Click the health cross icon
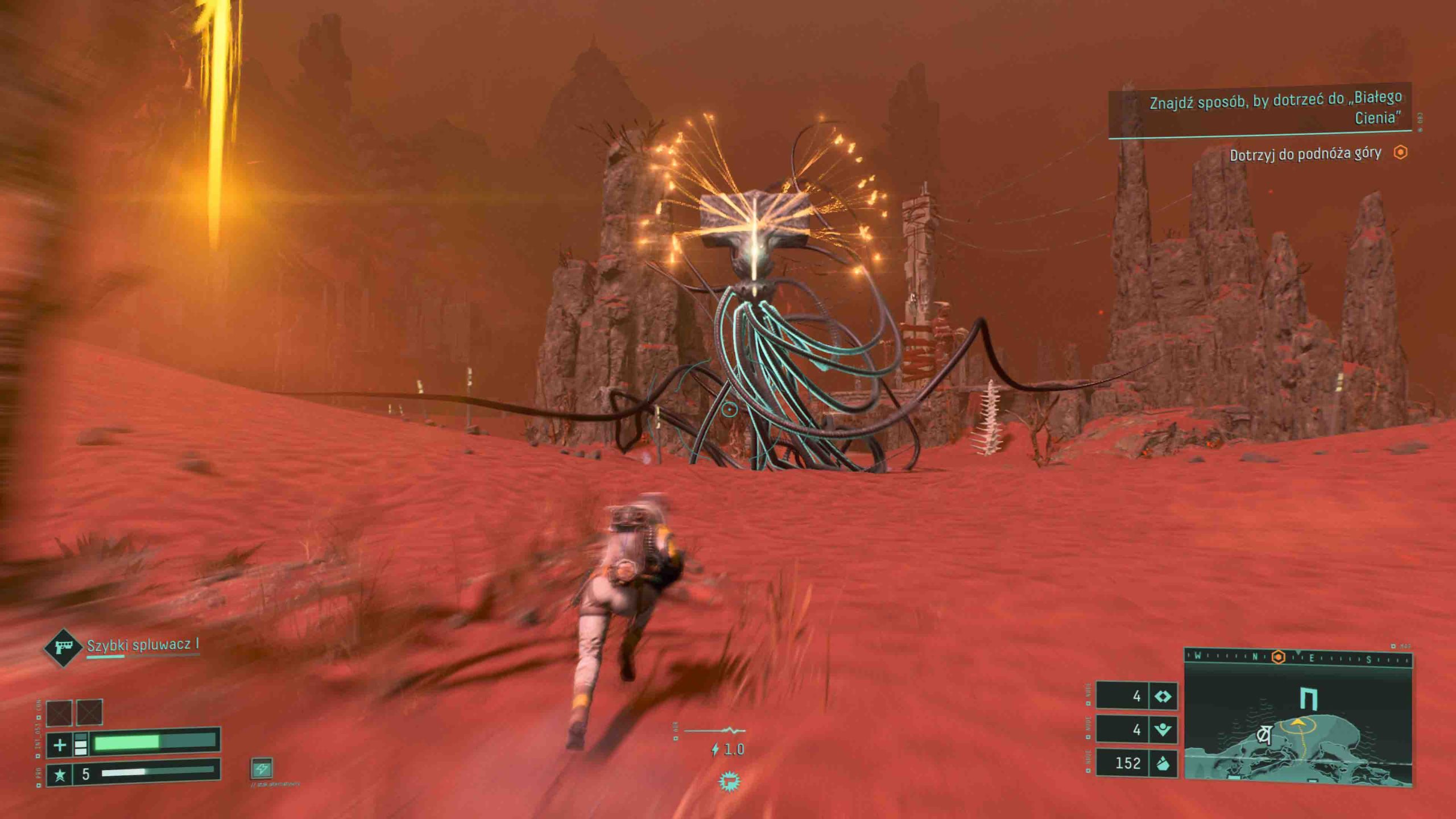 click(60, 745)
